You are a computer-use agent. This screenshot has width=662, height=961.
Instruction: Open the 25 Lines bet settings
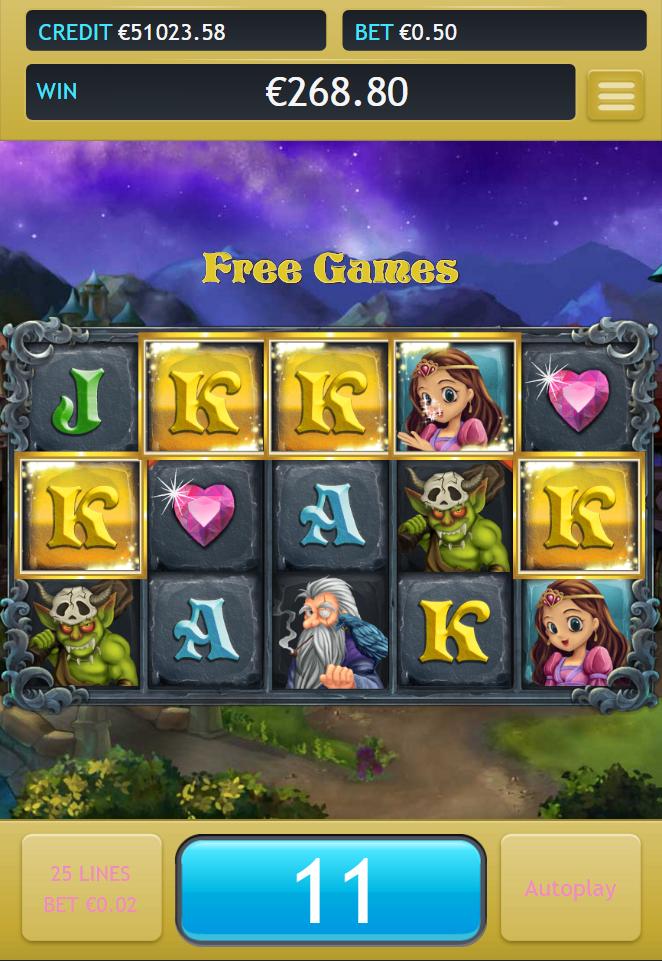click(x=91, y=888)
